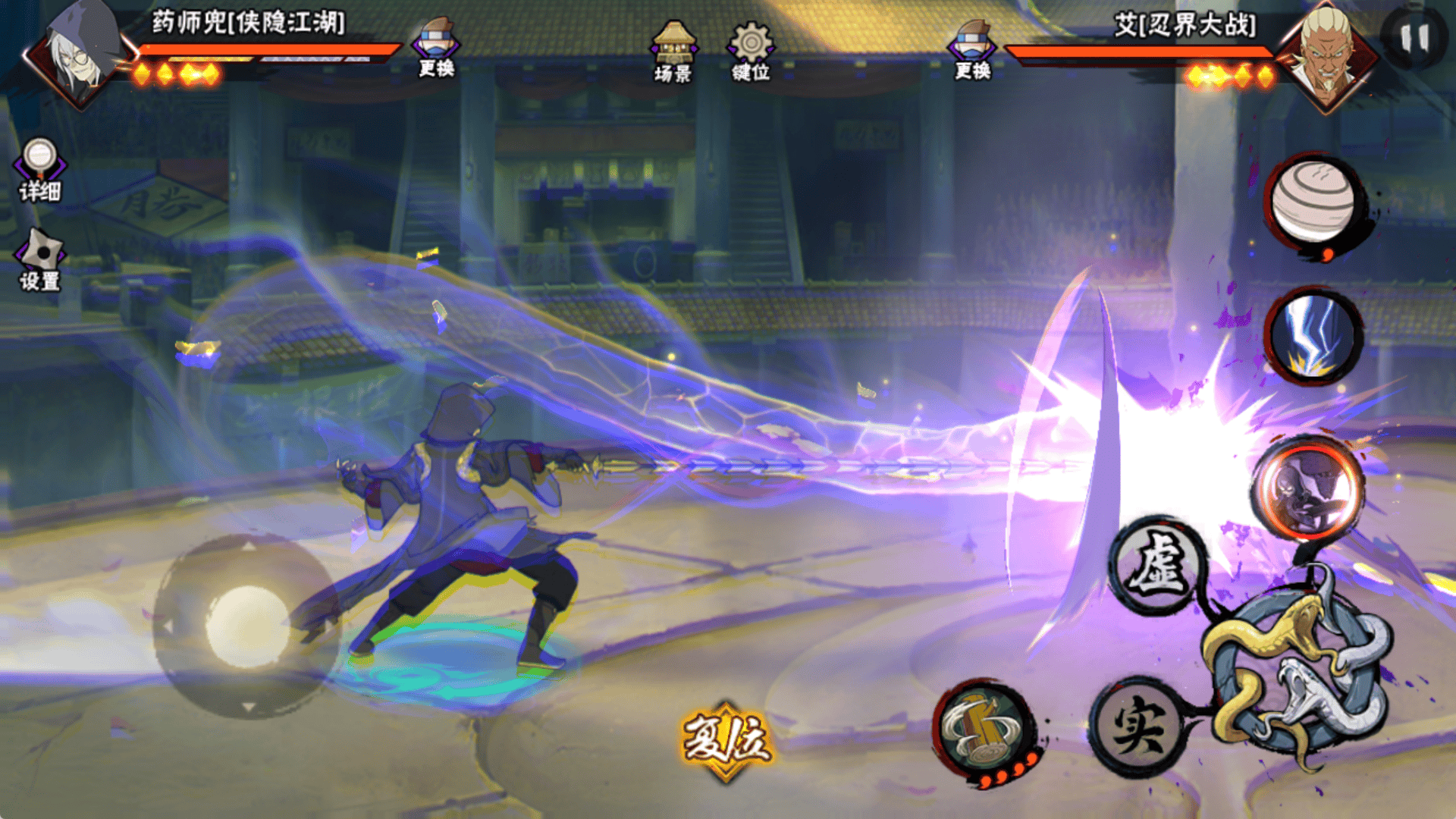Image resolution: width=1456 pixels, height=819 pixels.
Task: Tap the 虚 mode button
Action: point(1158,566)
